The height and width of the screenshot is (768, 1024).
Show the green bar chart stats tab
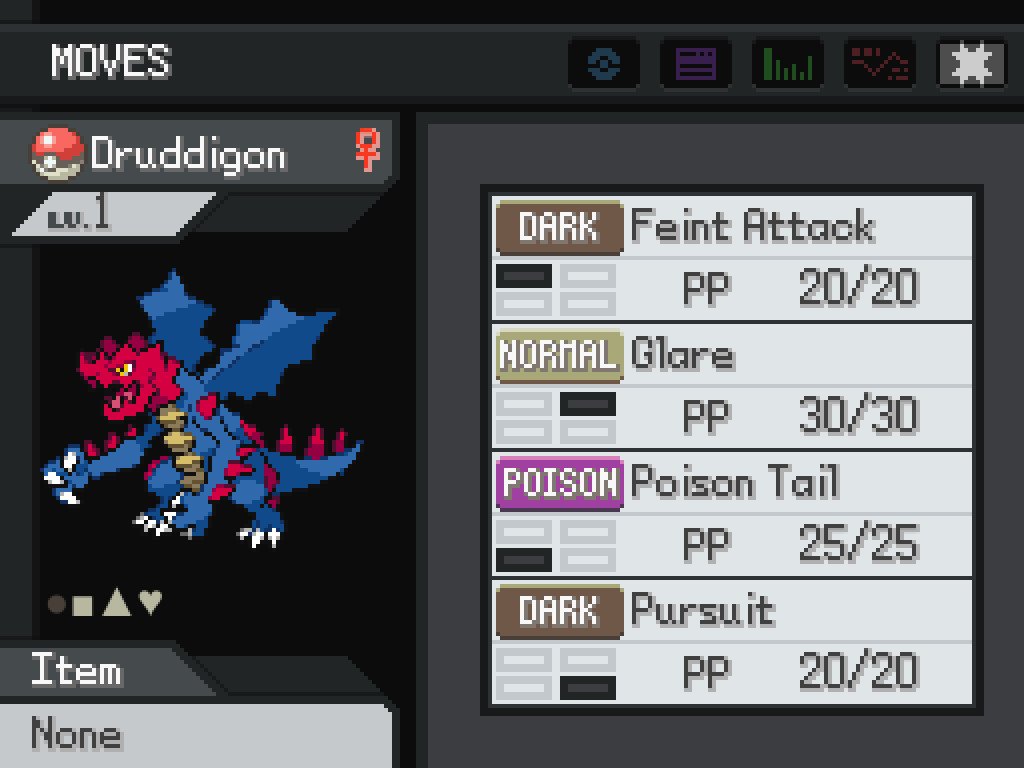pyautogui.click(x=788, y=65)
